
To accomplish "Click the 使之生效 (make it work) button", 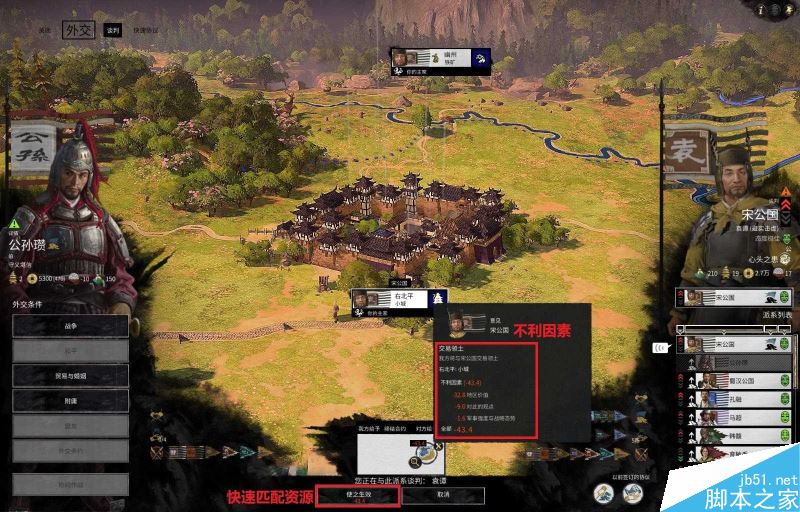I will pyautogui.click(x=358, y=494).
